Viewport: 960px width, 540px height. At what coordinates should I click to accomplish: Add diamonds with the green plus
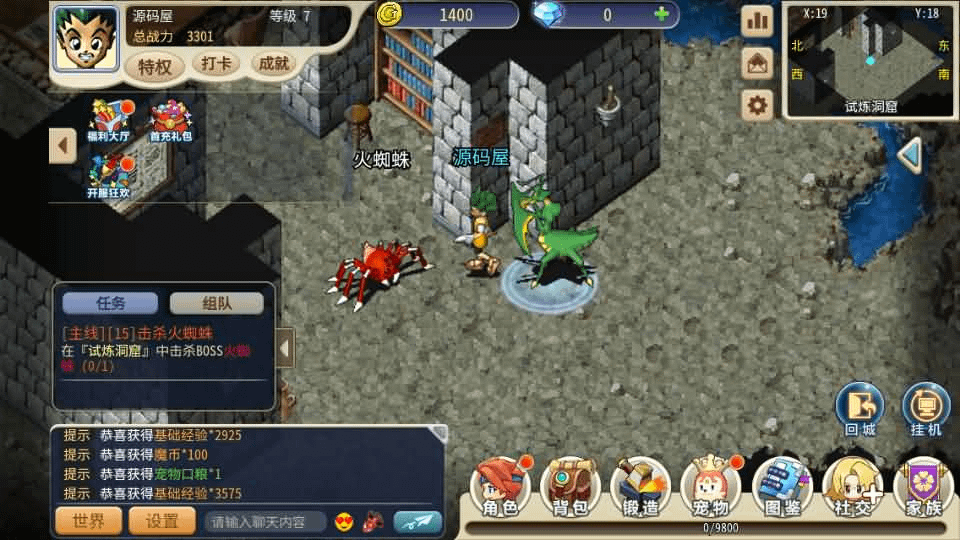[x=661, y=14]
